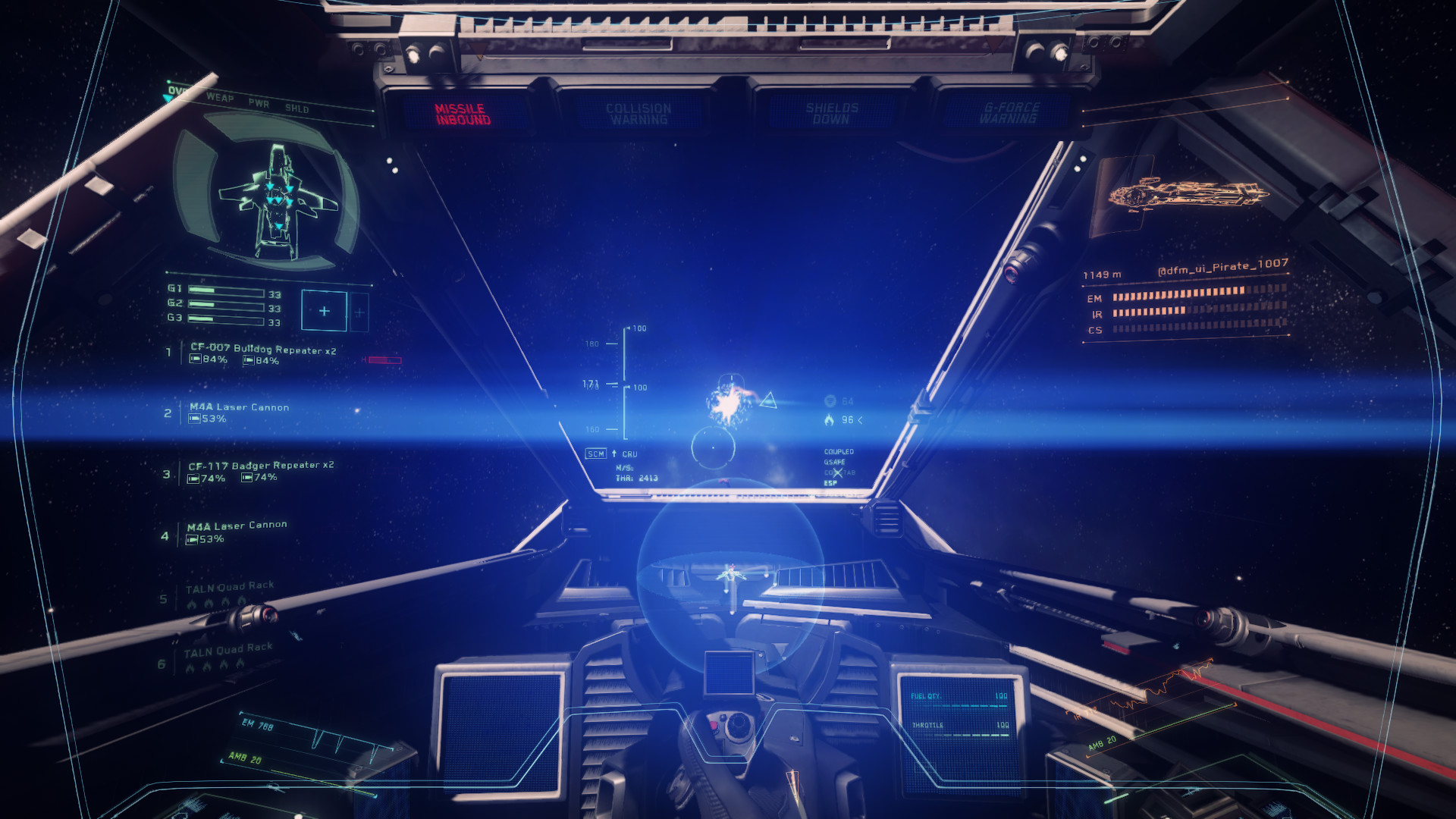Select the TALN Quad Rack in slot 5
Screen dimensions: 1456x819
pyautogui.click(x=230, y=587)
